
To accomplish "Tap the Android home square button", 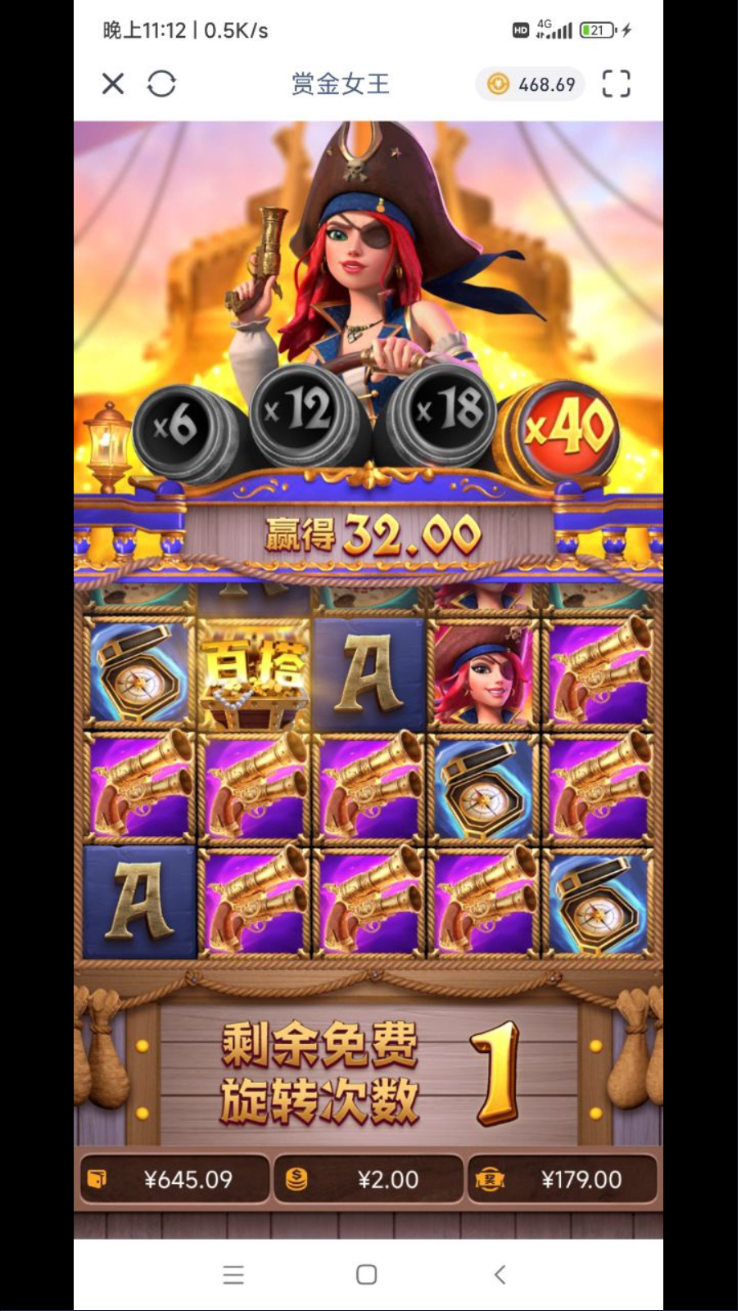I will point(367,1274).
